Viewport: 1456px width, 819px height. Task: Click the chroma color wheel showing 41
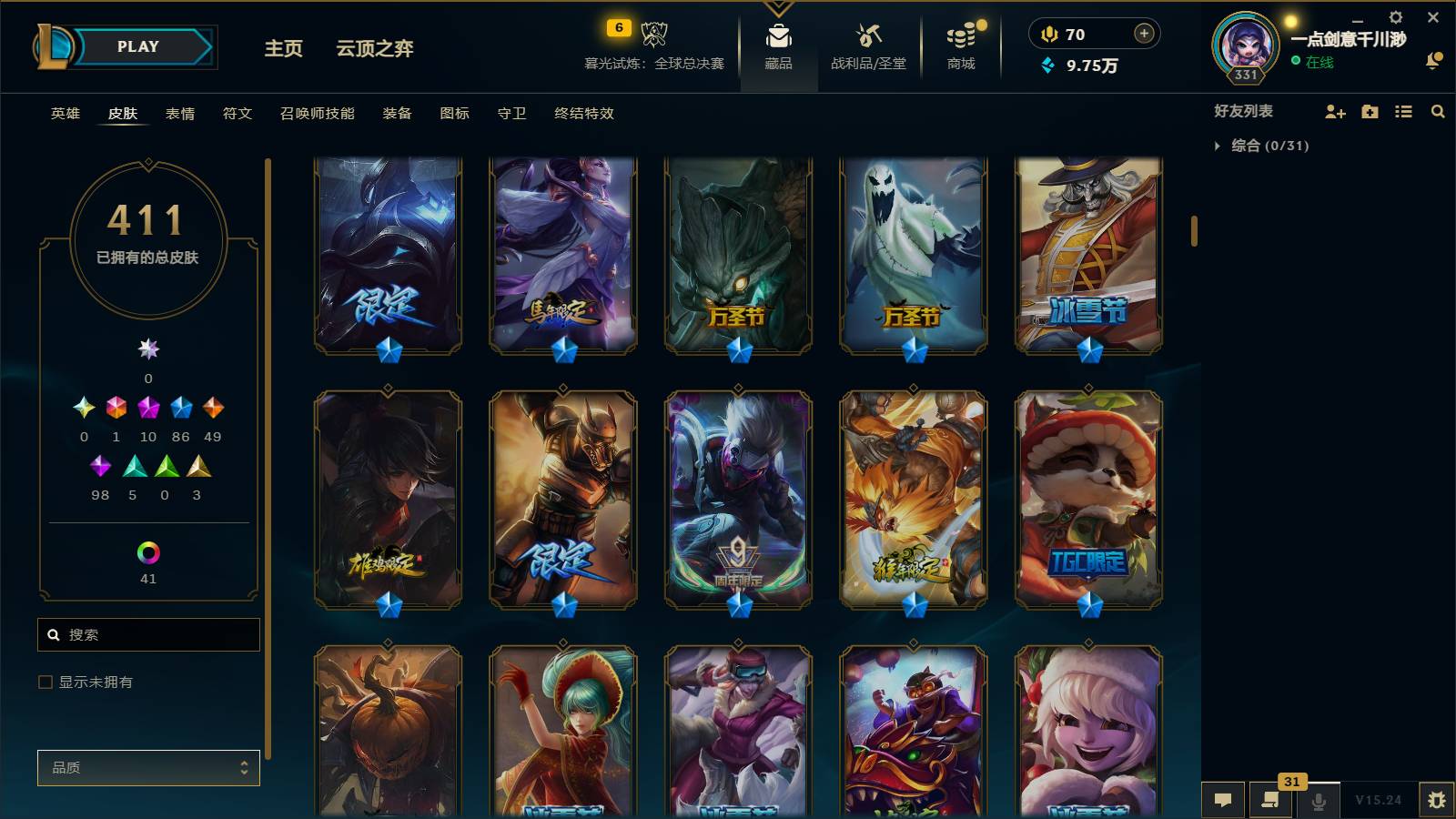point(148,552)
